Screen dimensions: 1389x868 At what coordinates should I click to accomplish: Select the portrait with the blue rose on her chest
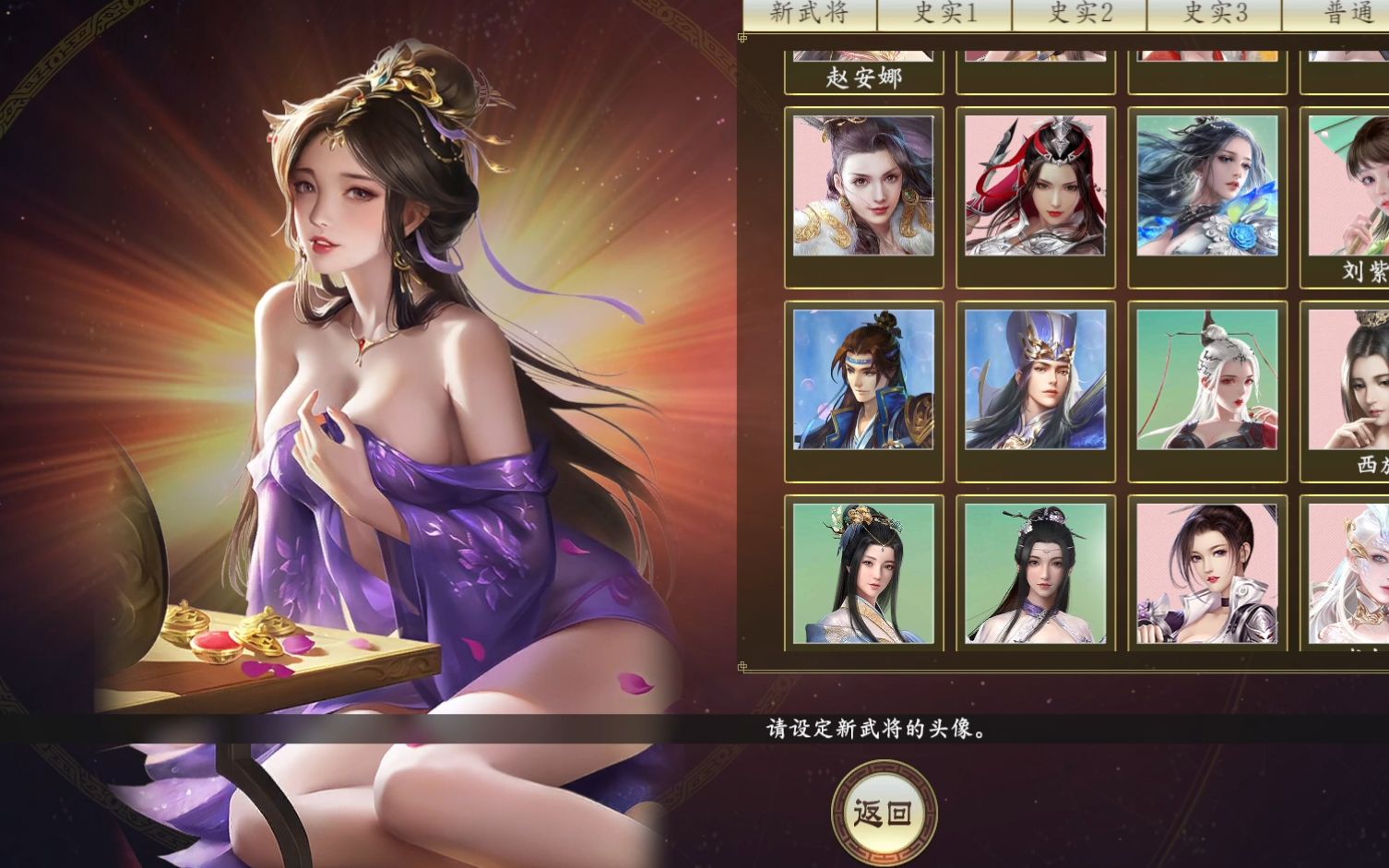(x=1208, y=188)
